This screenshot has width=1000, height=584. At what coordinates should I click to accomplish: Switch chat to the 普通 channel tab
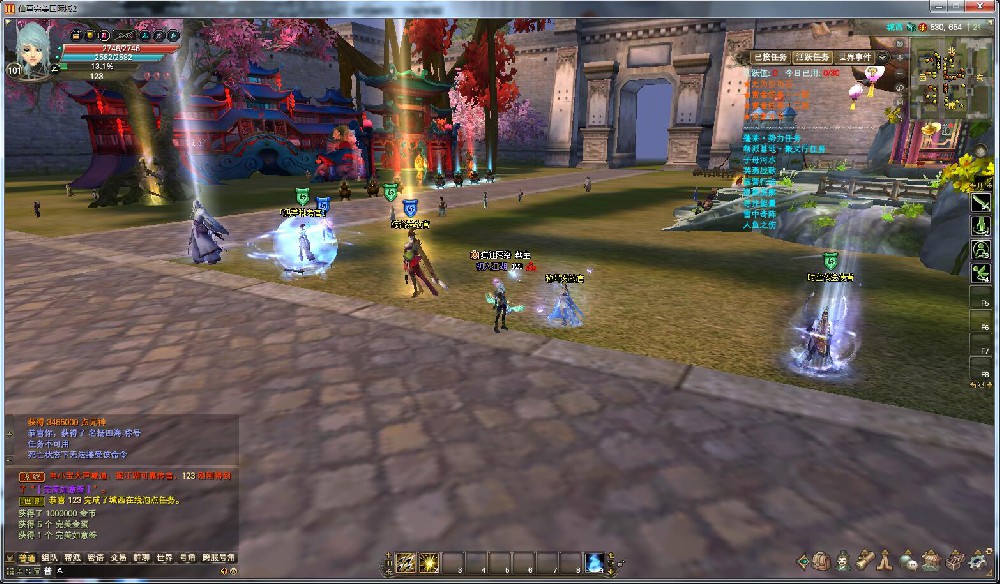point(25,558)
